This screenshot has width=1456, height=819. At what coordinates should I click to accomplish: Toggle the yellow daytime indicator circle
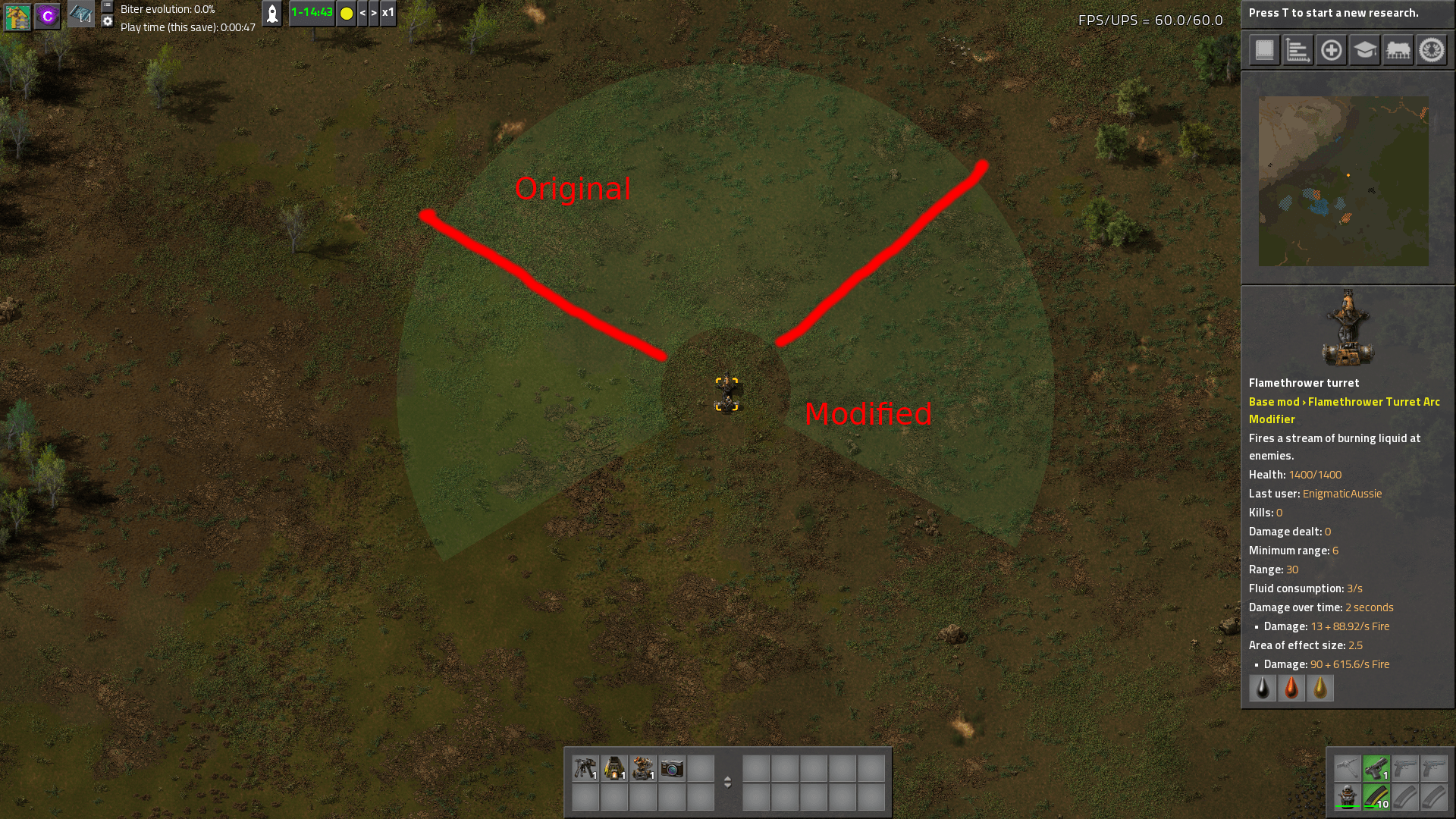pyautogui.click(x=347, y=13)
